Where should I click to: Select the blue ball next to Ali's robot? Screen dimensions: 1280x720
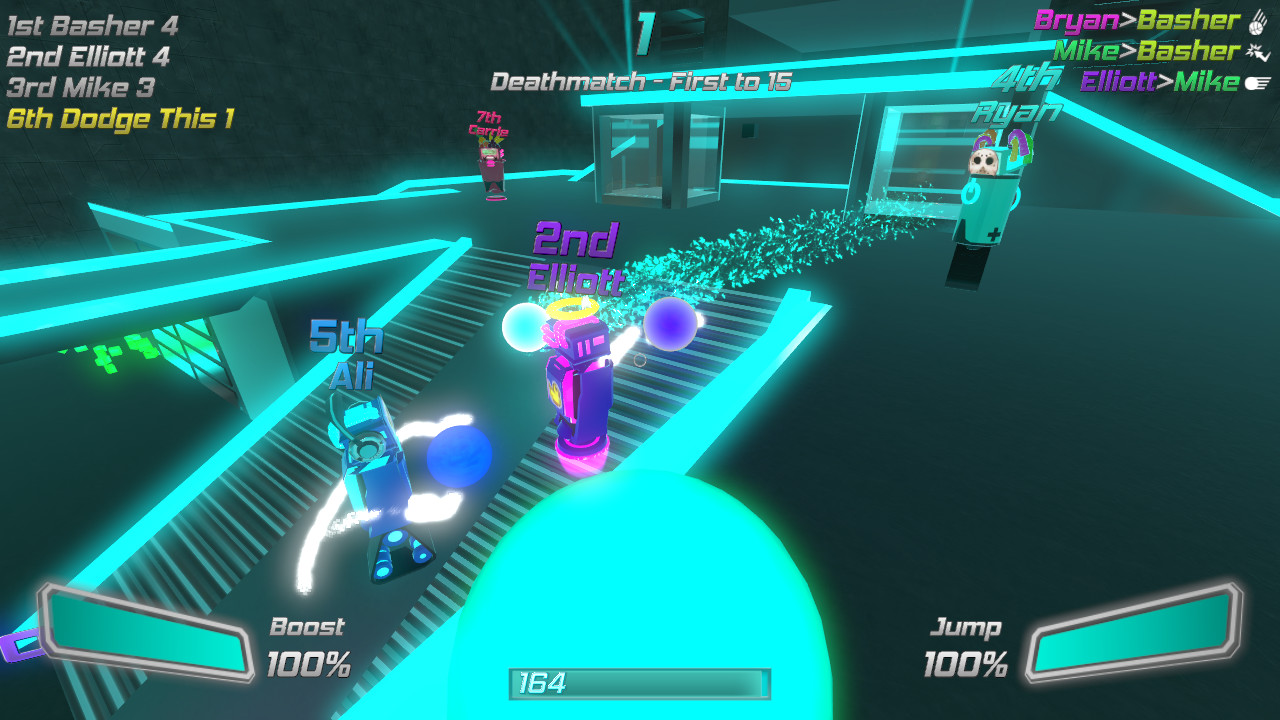click(x=455, y=457)
